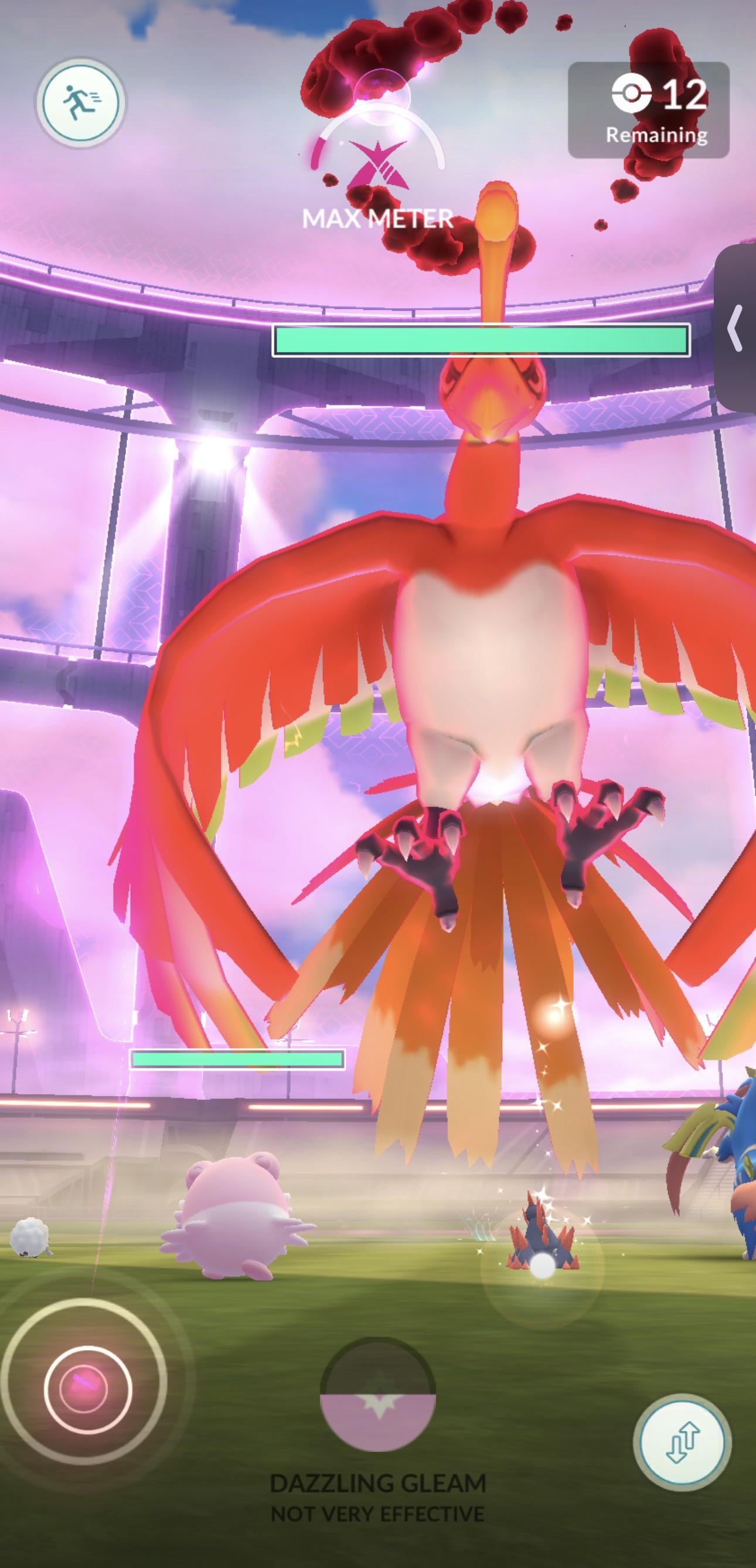Tap the run-away flee button

(x=81, y=102)
